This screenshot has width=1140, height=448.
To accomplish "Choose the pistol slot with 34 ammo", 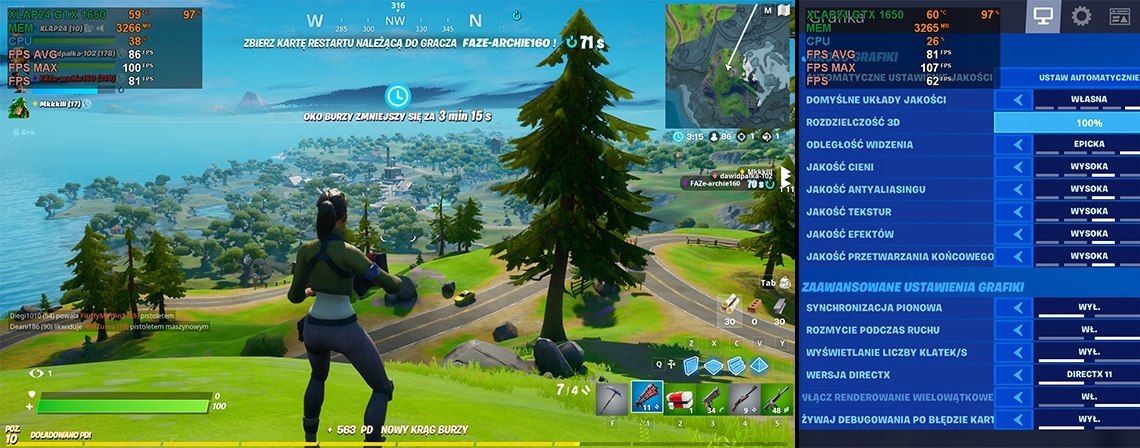I will [x=713, y=398].
